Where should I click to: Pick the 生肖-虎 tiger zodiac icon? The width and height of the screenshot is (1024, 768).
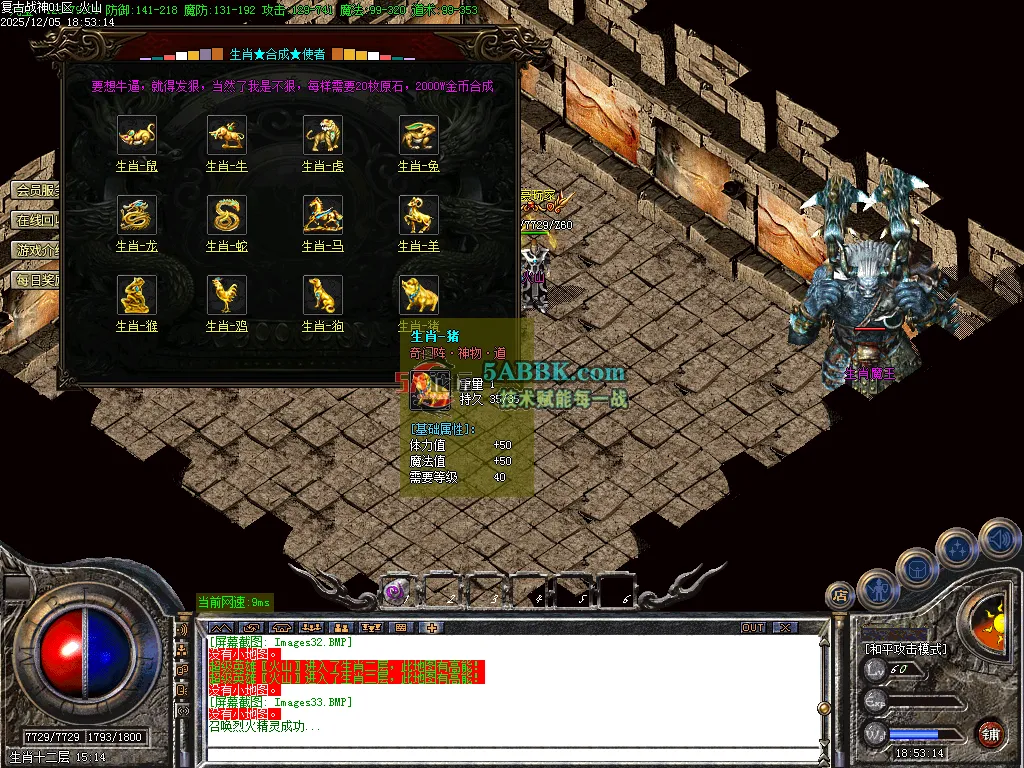(x=323, y=135)
